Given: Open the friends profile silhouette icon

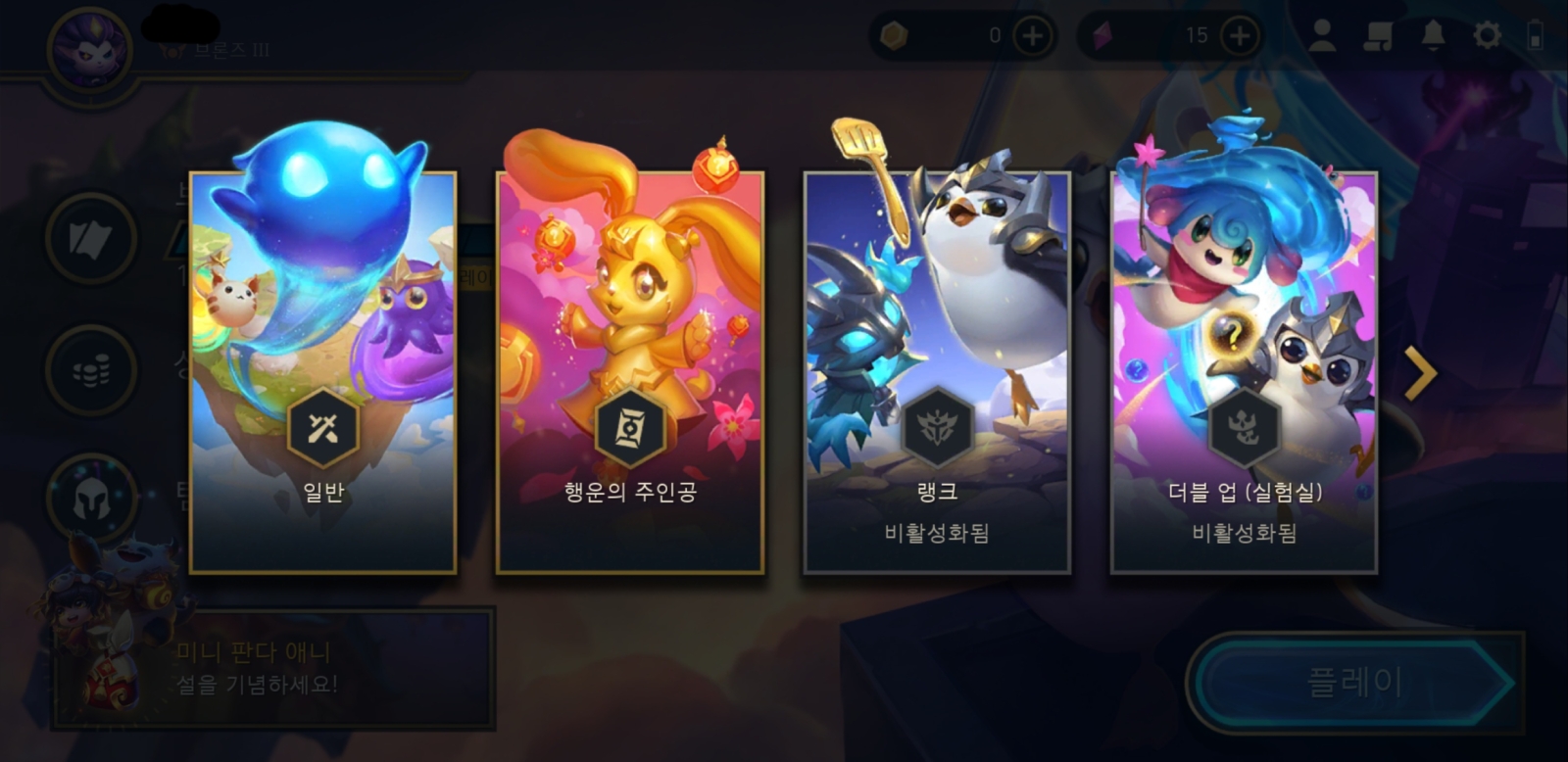Looking at the screenshot, I should click(x=1322, y=36).
